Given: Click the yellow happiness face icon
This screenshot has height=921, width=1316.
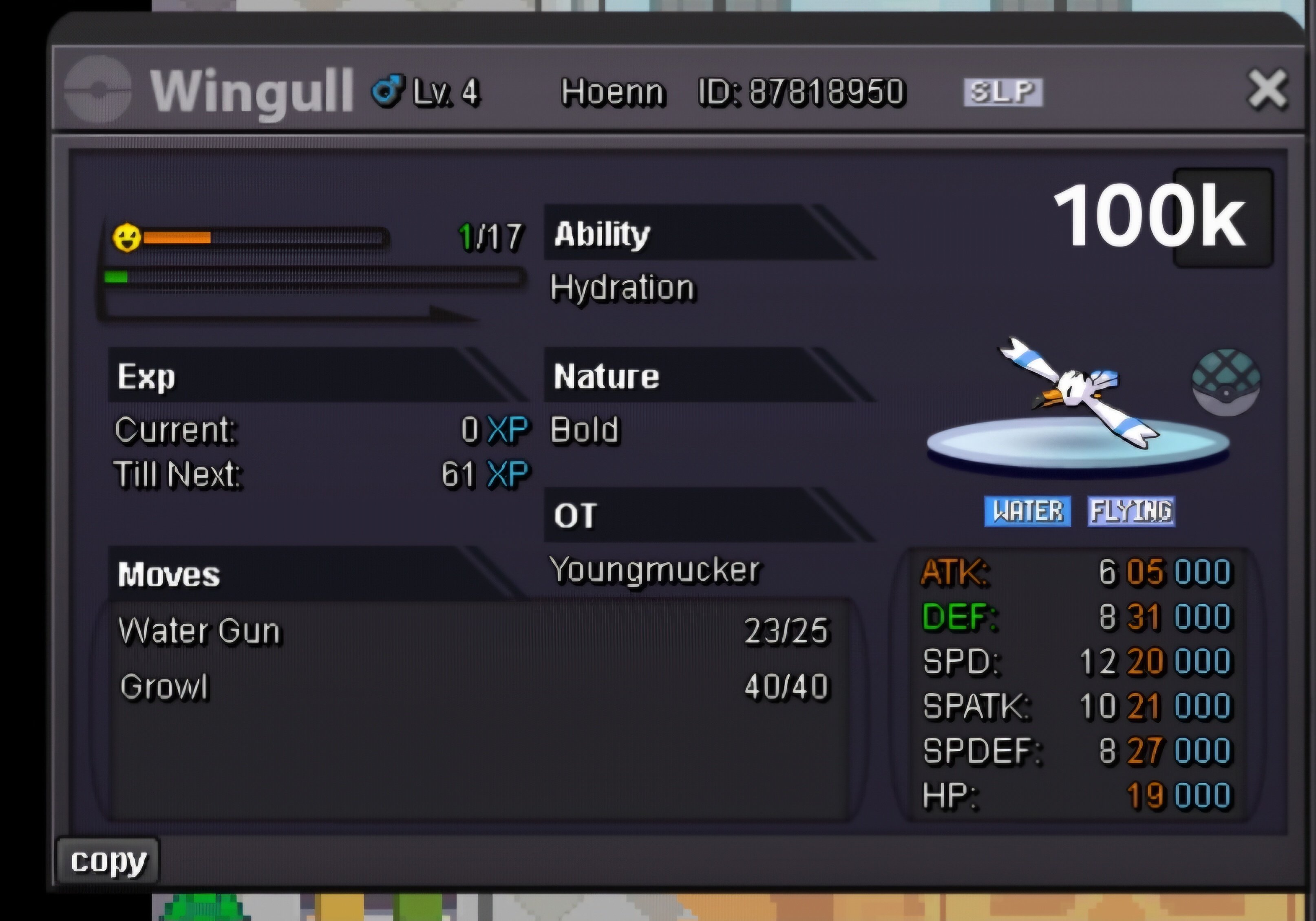Looking at the screenshot, I should click(x=127, y=237).
